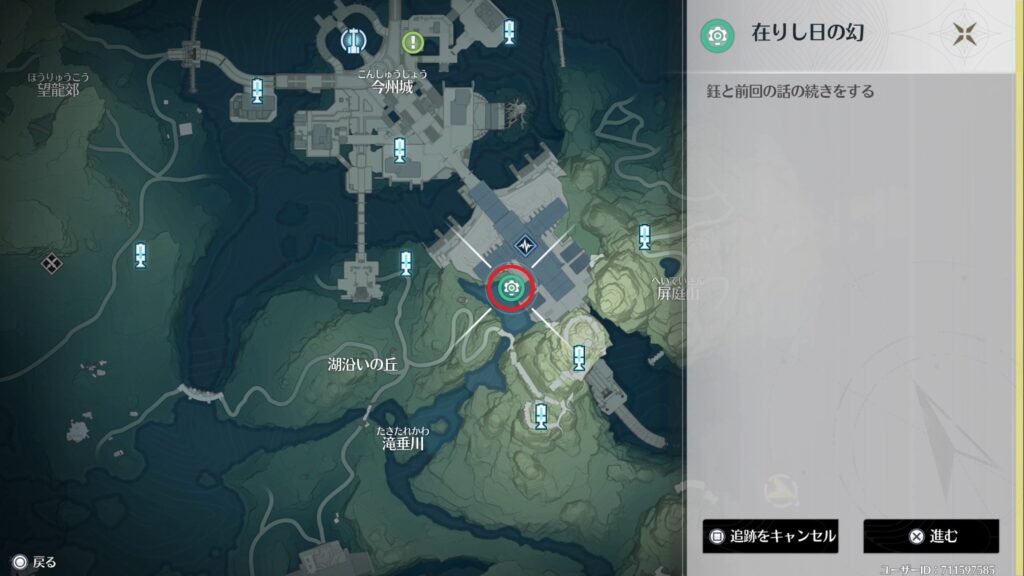Select the round blue marker left of the exclamation mark

point(352,40)
